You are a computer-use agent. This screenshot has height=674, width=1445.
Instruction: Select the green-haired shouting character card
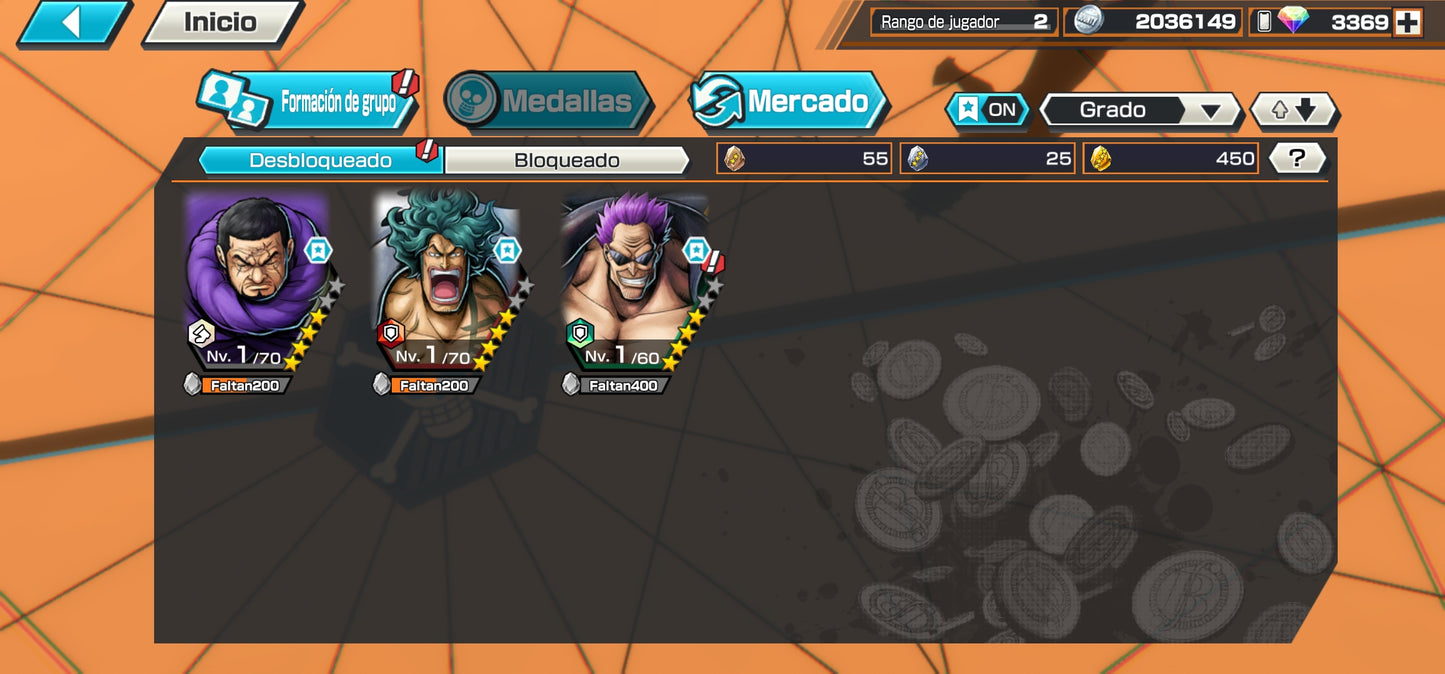coord(448,283)
